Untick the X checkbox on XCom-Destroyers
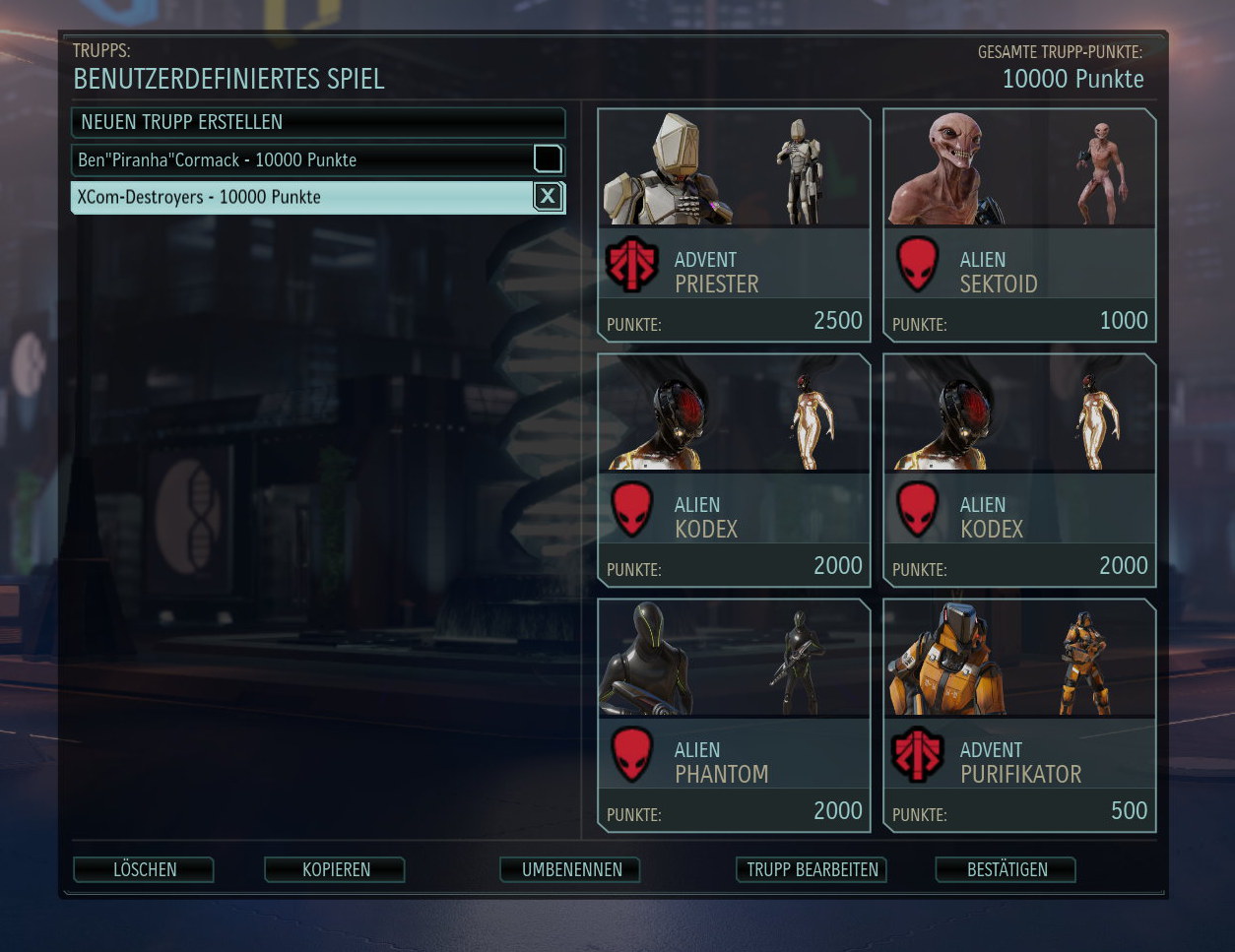This screenshot has width=1235, height=952. click(x=548, y=197)
